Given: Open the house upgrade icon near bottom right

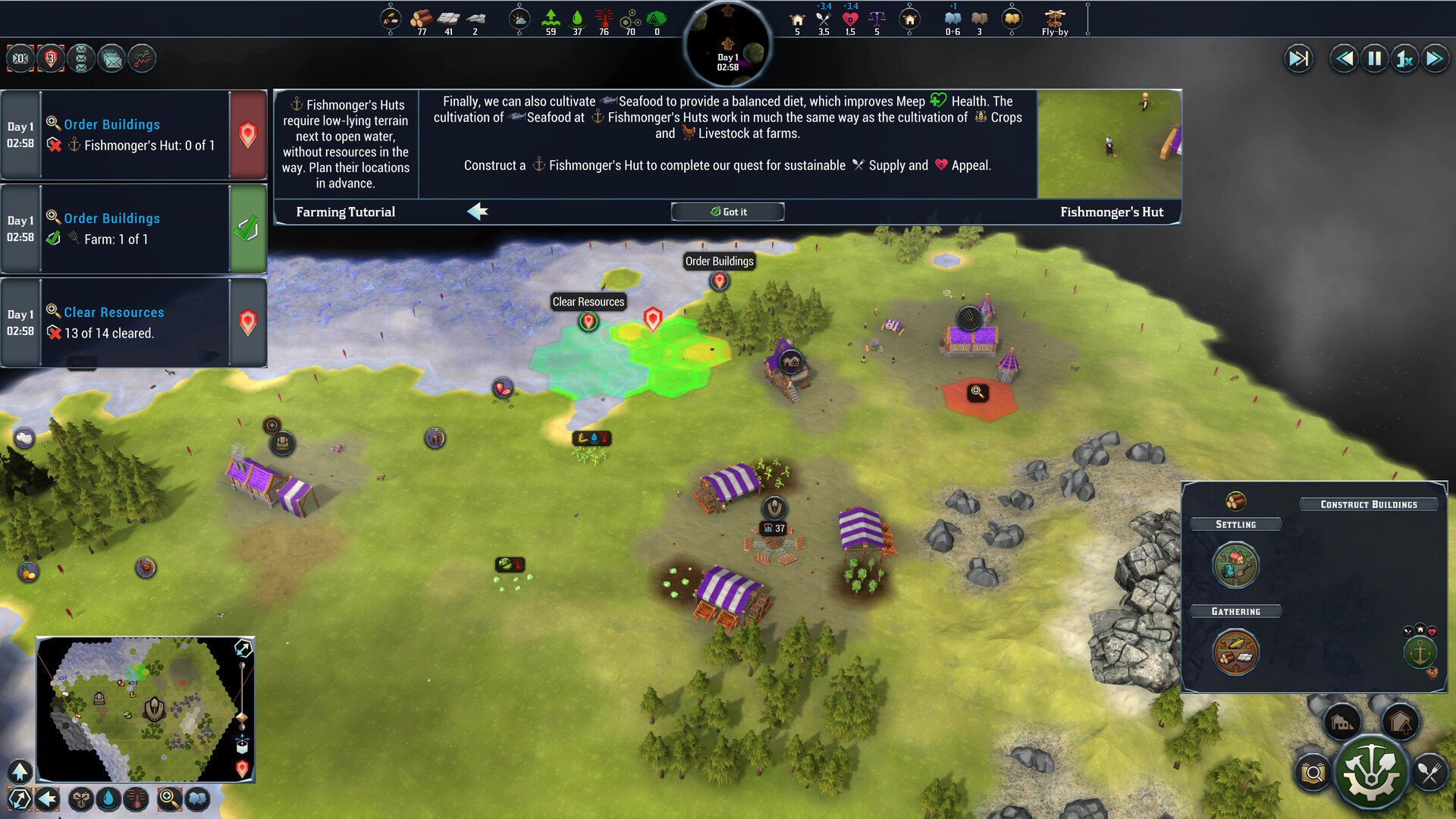Looking at the screenshot, I should coord(1401,721).
